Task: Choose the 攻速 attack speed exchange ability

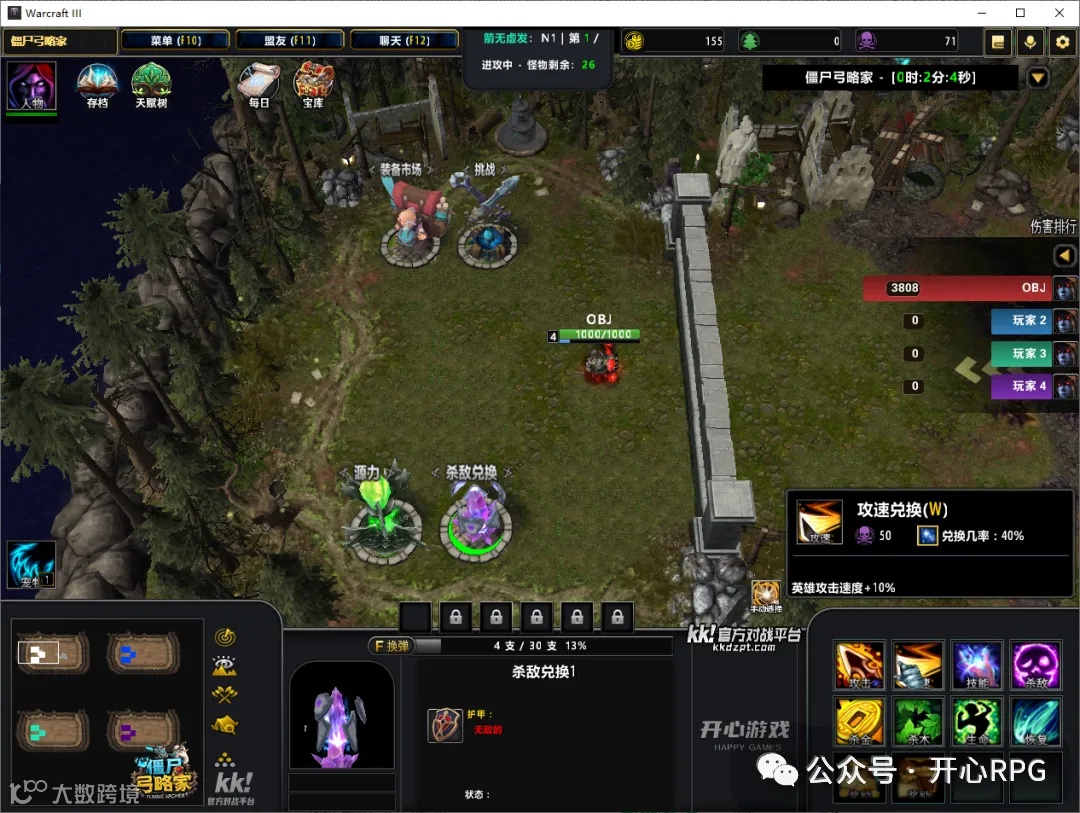Action: pyautogui.click(x=918, y=666)
